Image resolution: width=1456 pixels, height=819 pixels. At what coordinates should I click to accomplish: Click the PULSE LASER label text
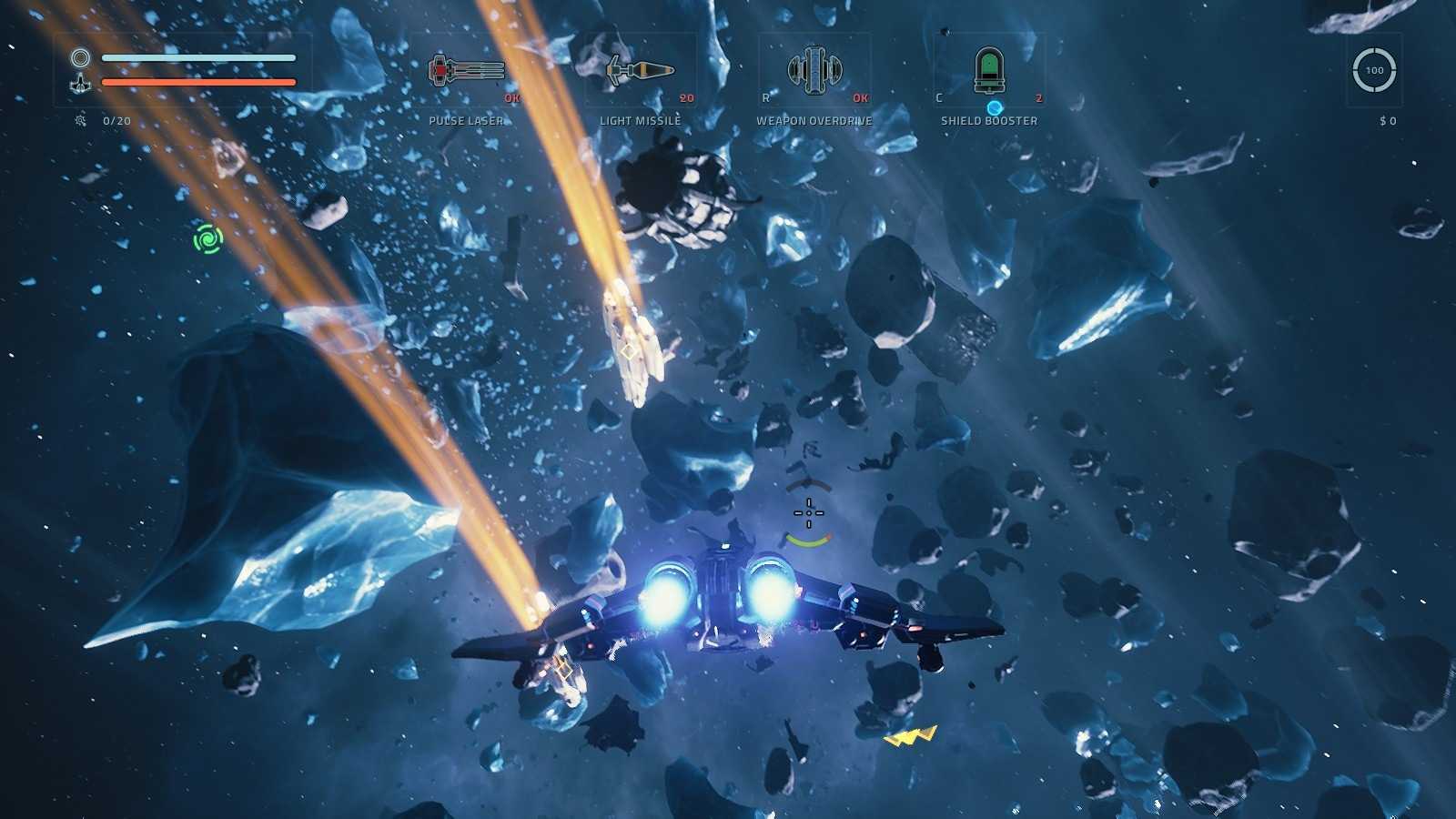466,119
